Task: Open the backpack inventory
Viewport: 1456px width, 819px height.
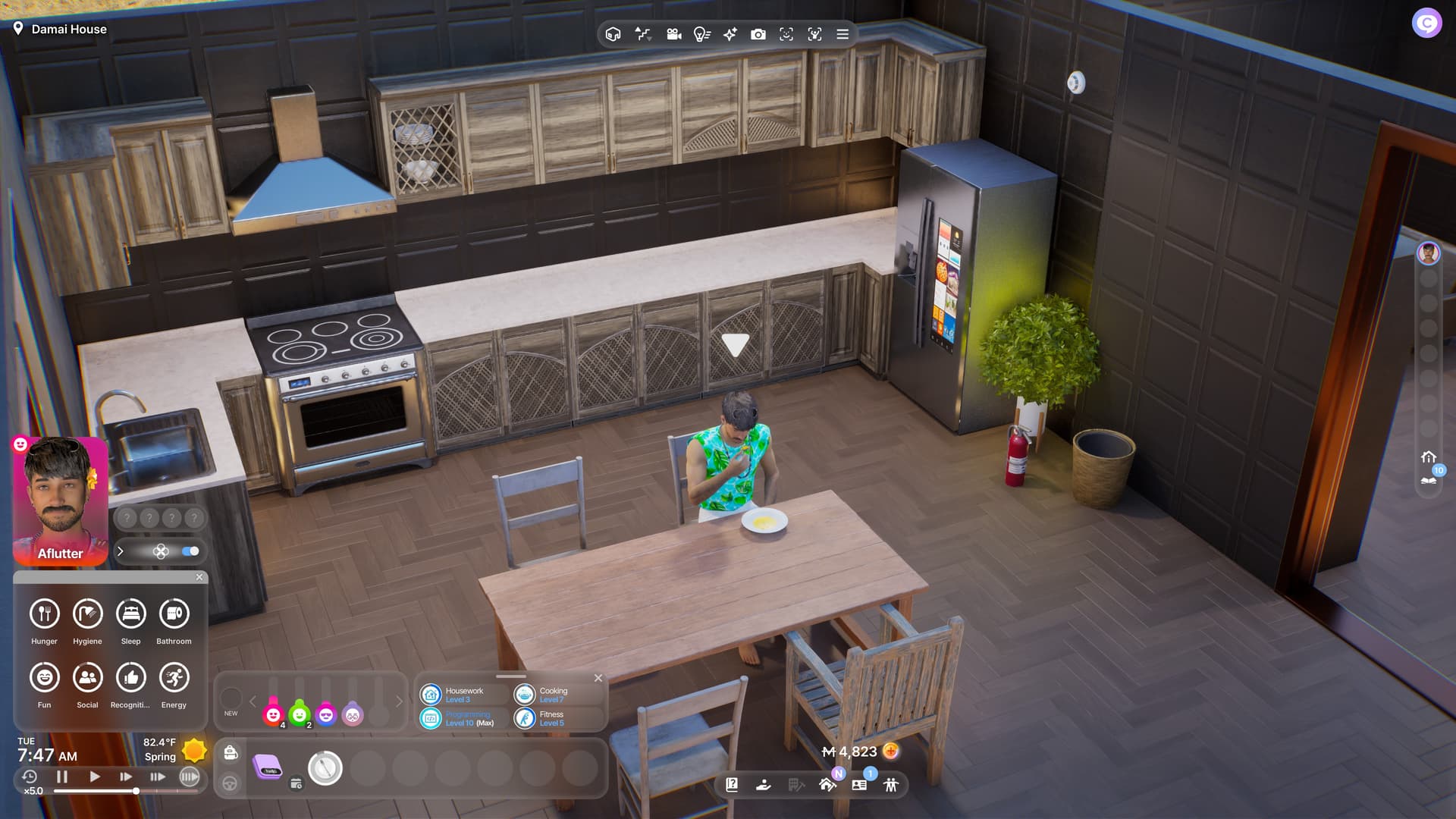Action: (x=231, y=752)
